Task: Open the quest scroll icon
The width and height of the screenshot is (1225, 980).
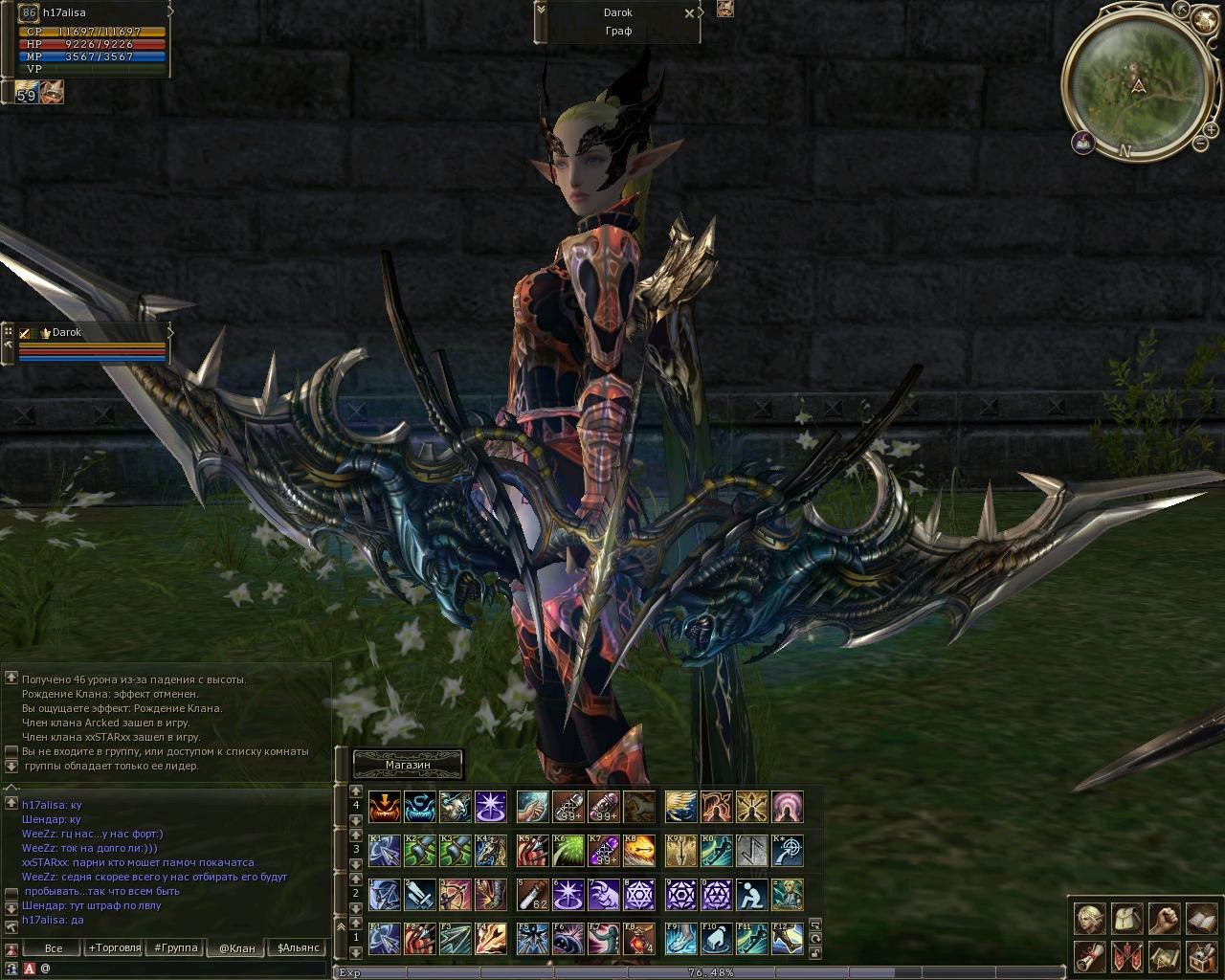Action: point(1088,955)
